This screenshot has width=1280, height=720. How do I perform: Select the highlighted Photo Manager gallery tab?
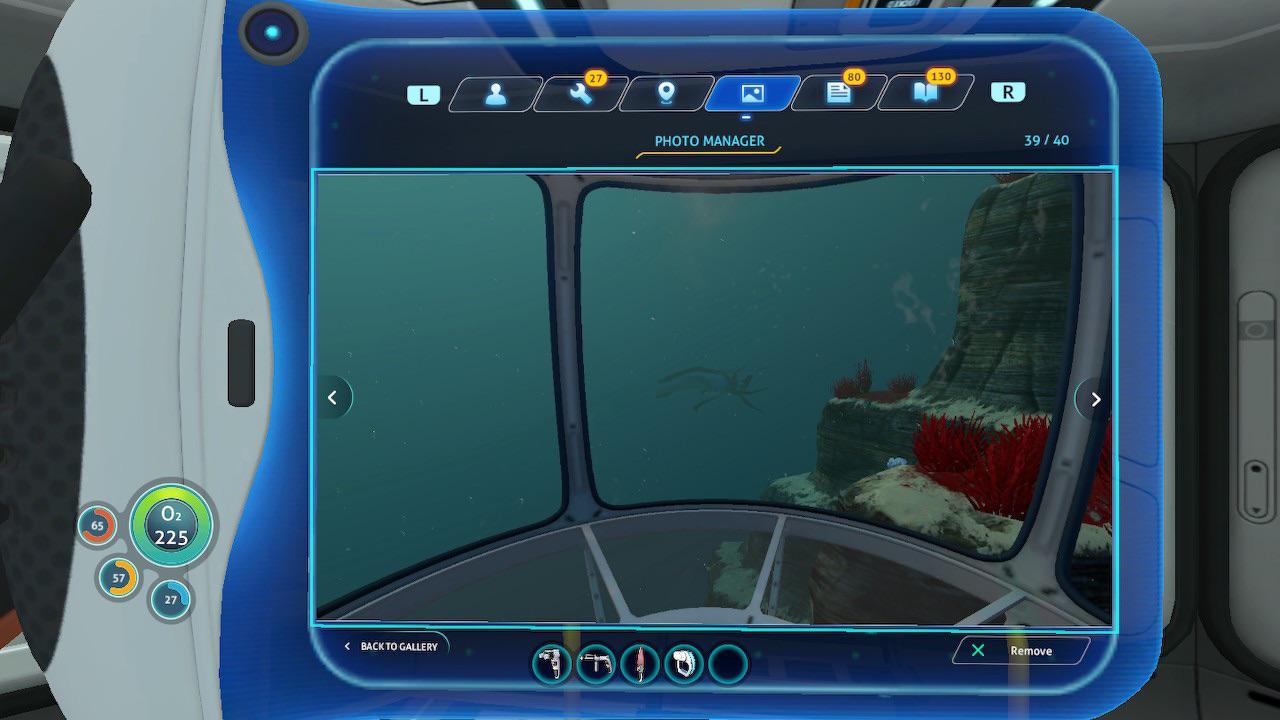750,93
